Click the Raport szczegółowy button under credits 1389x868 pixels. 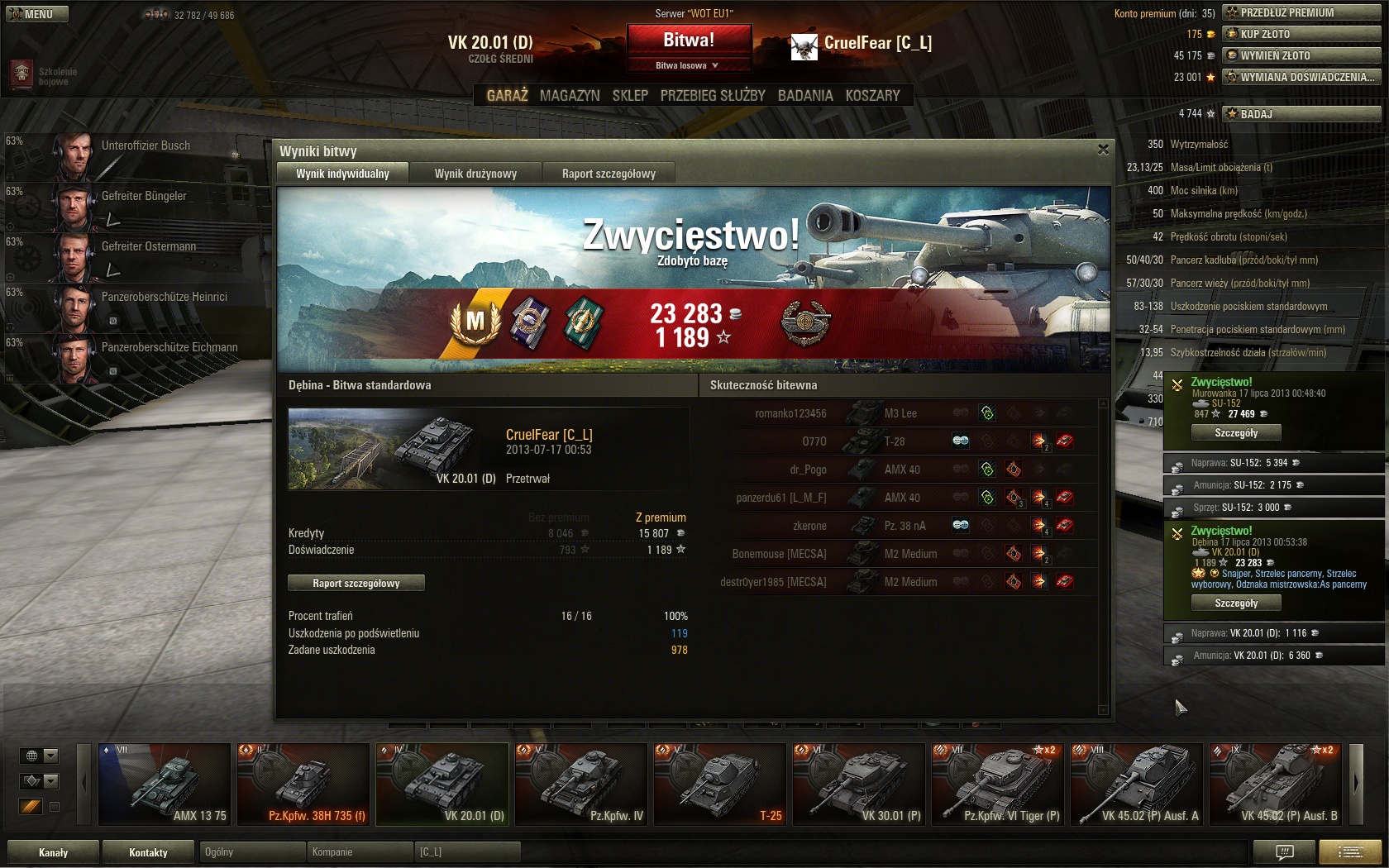coord(356,584)
